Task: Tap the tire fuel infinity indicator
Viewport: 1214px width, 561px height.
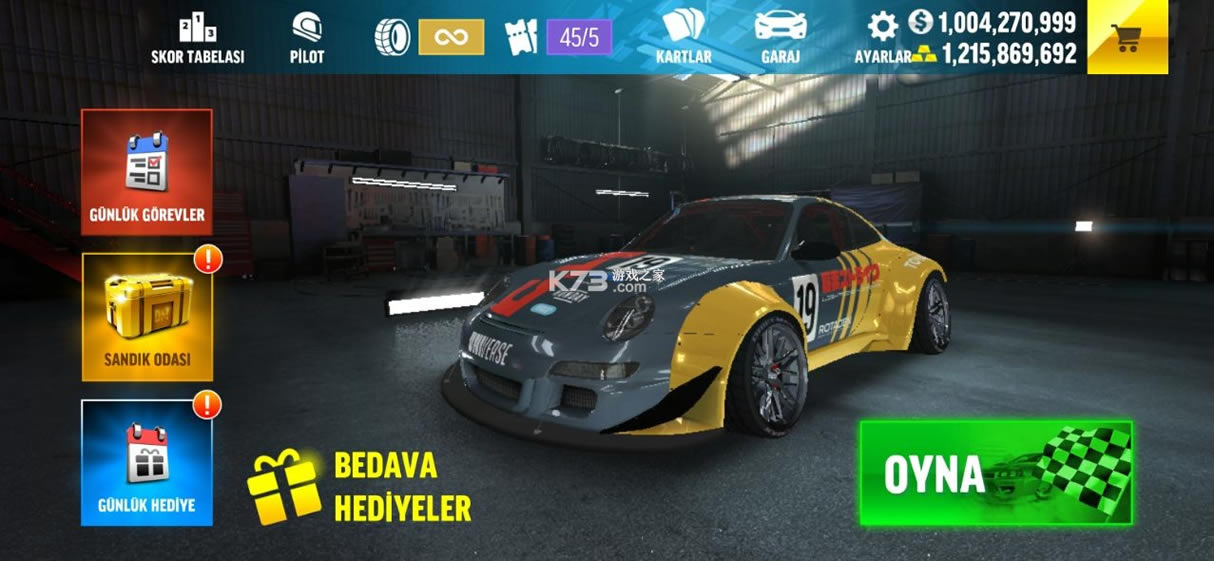Action: coord(430,38)
